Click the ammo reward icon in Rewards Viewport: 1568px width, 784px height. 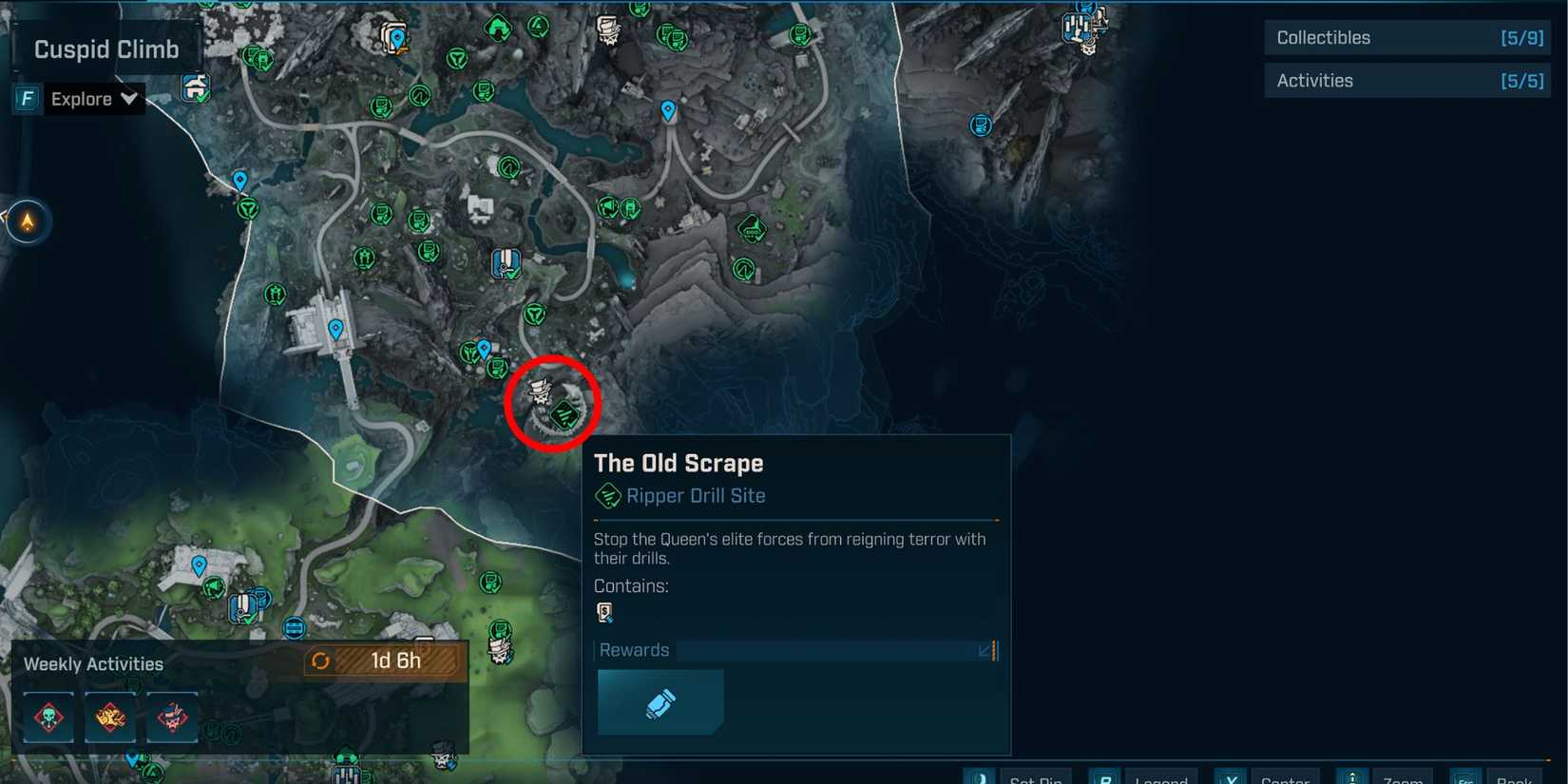tap(660, 702)
